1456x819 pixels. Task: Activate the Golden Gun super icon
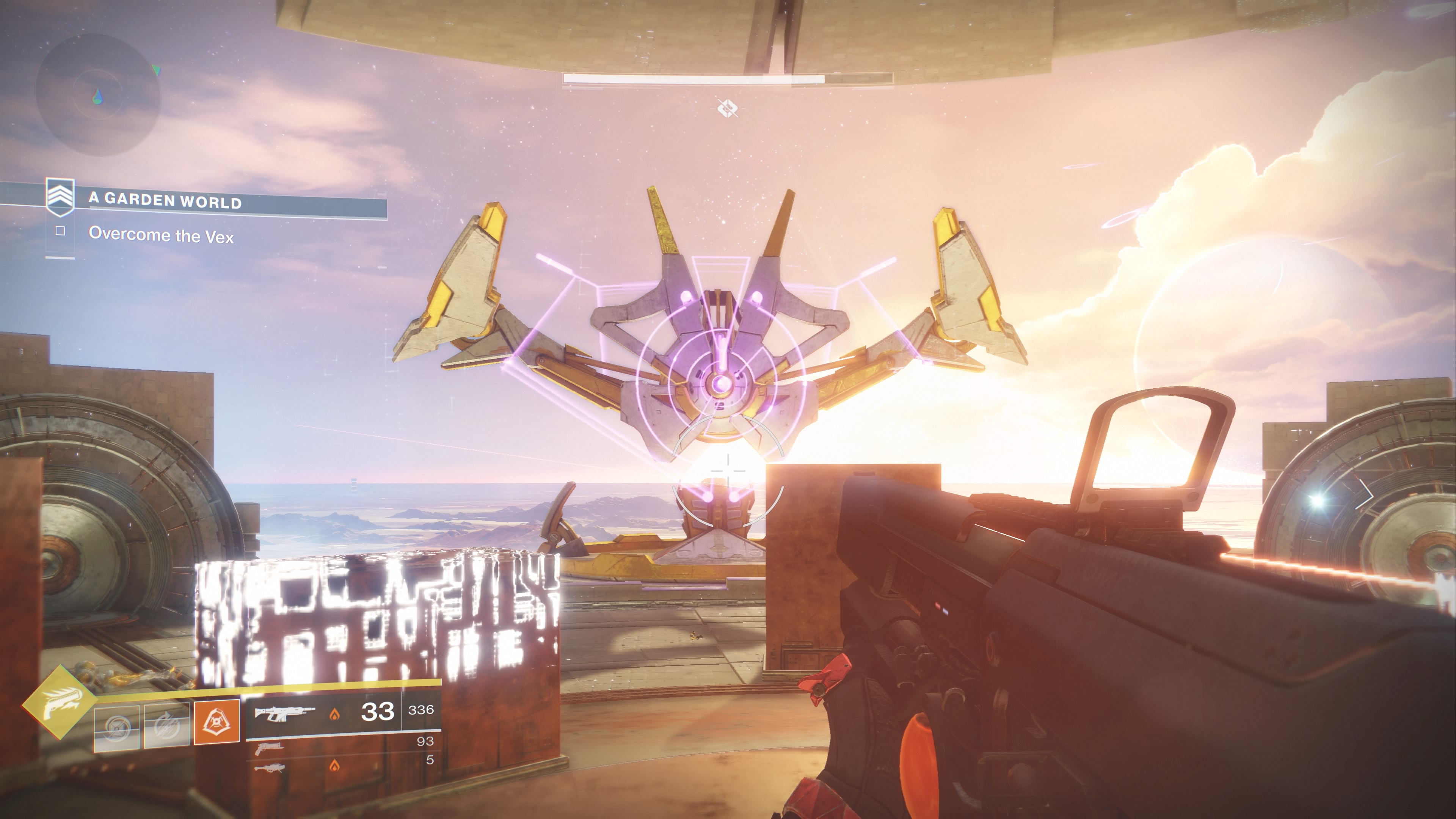pyautogui.click(x=60, y=703)
